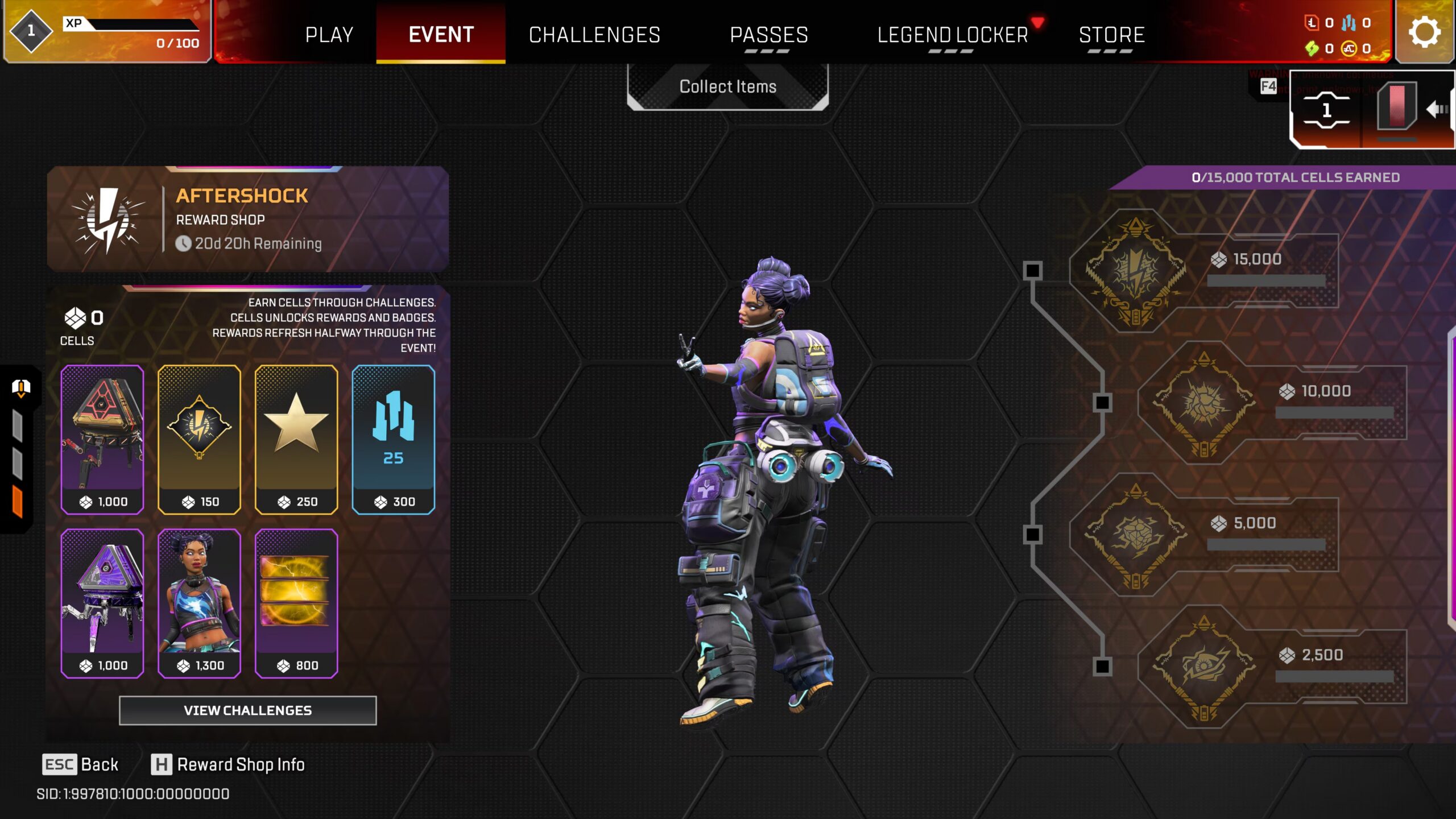Open the CHALLENGES tab

coord(594,35)
